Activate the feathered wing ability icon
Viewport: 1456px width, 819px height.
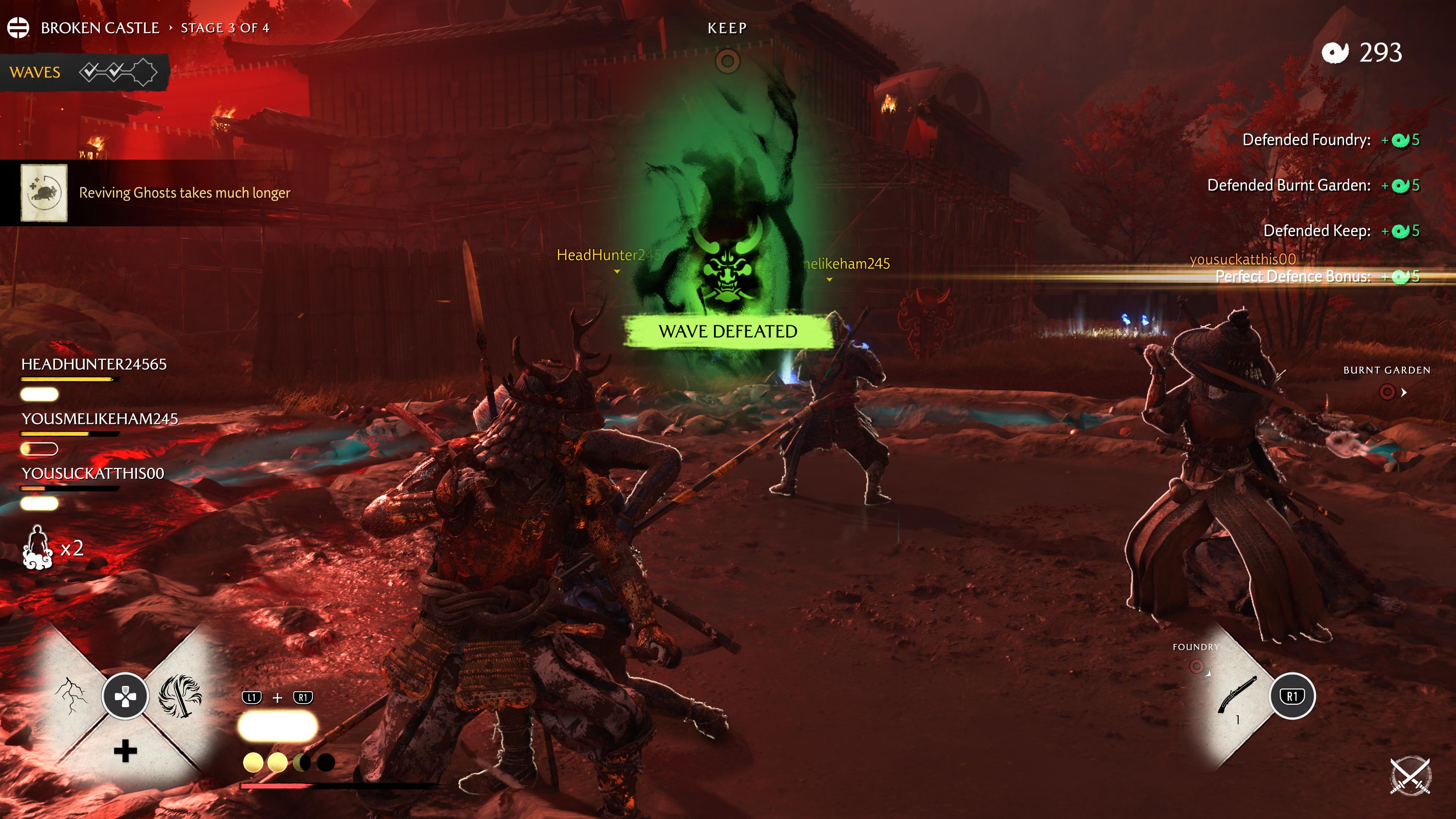pos(180,695)
